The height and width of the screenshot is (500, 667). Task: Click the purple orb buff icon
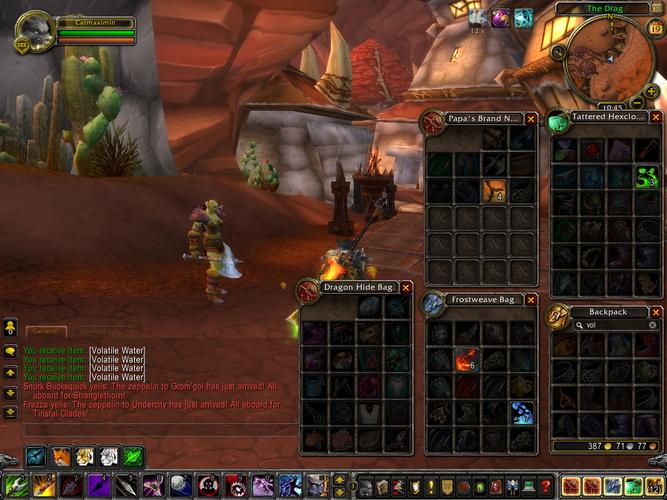(x=499, y=17)
